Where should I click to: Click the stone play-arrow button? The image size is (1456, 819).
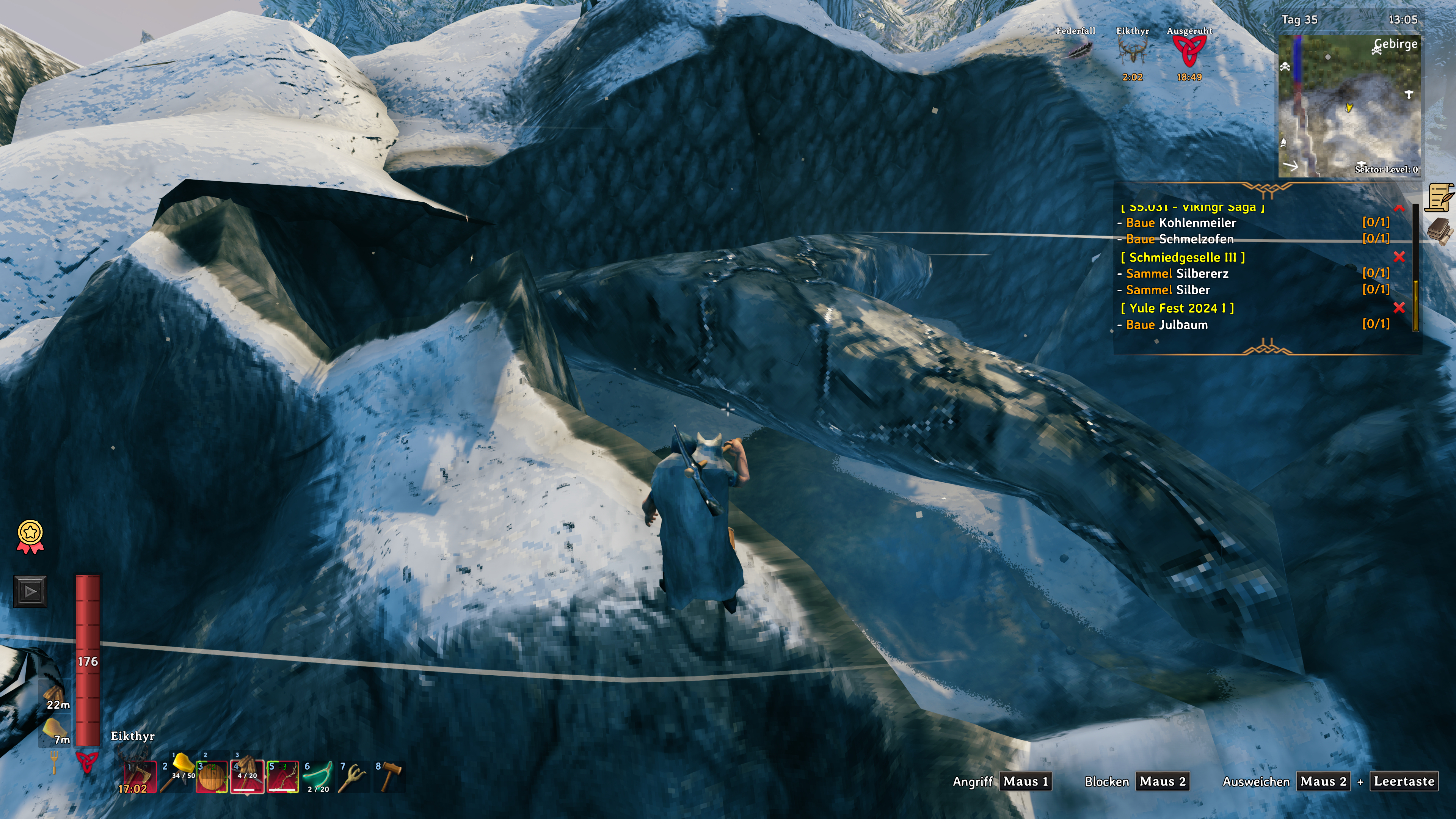pyautogui.click(x=30, y=592)
